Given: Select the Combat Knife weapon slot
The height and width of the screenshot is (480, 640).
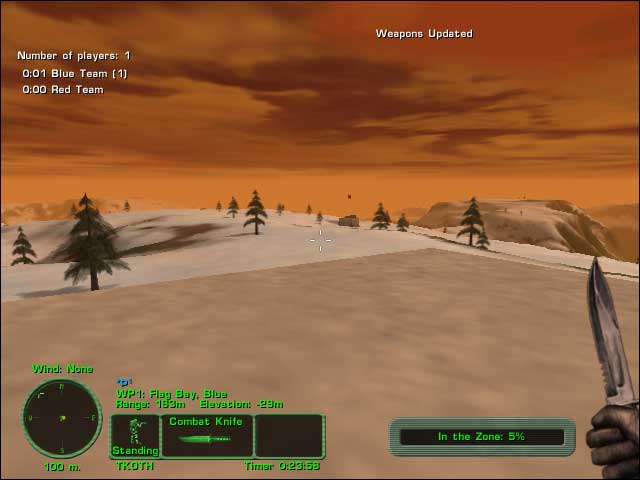Looking at the screenshot, I should (207, 435).
